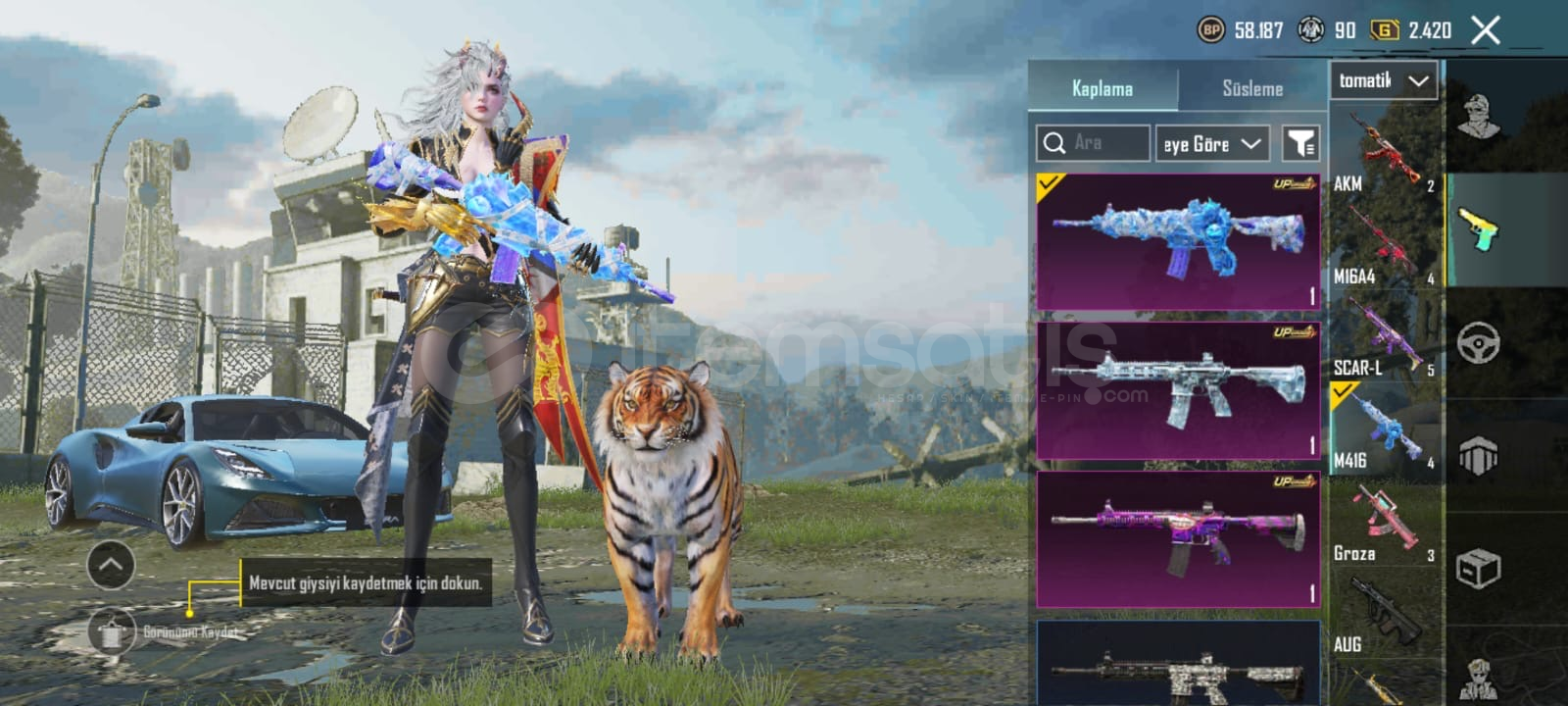Open the Süsleme tab

1252,88
